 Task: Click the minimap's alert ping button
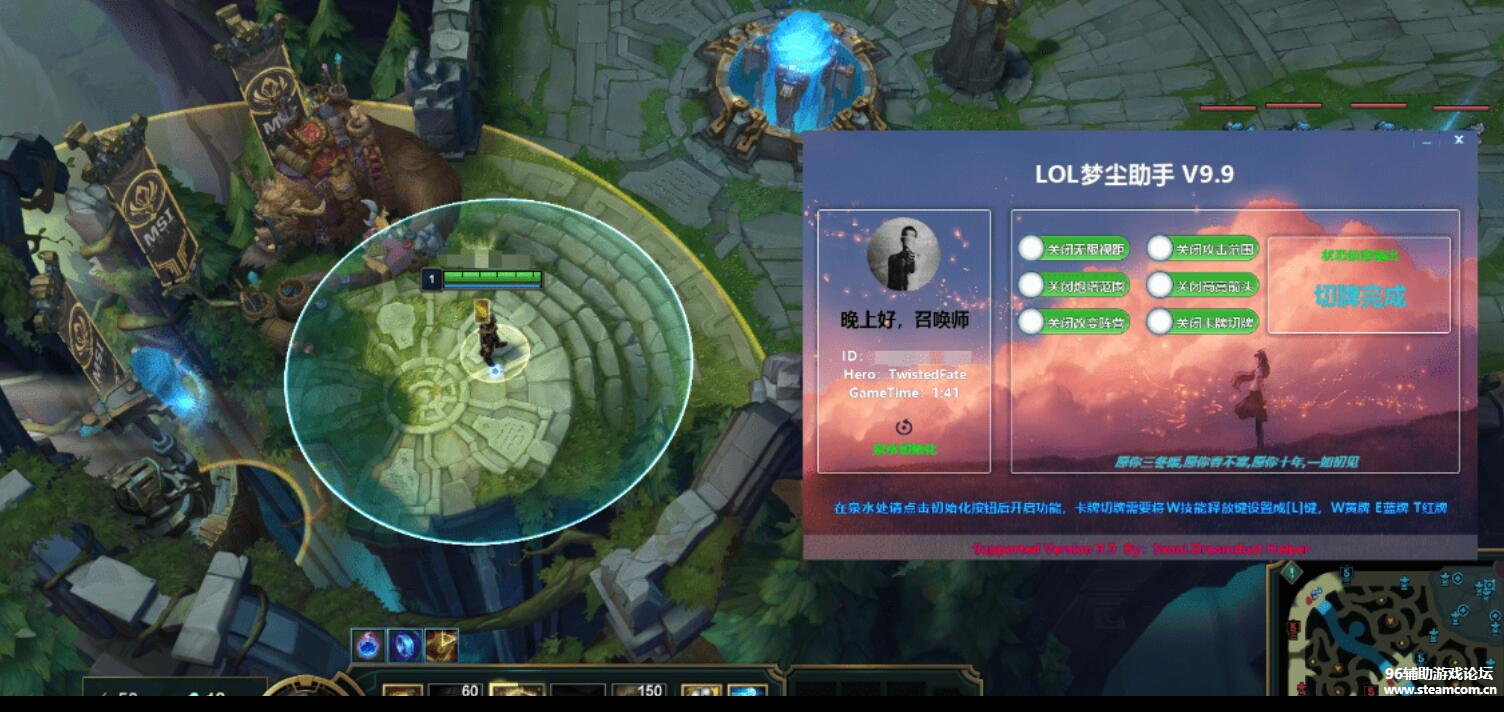(1290, 572)
